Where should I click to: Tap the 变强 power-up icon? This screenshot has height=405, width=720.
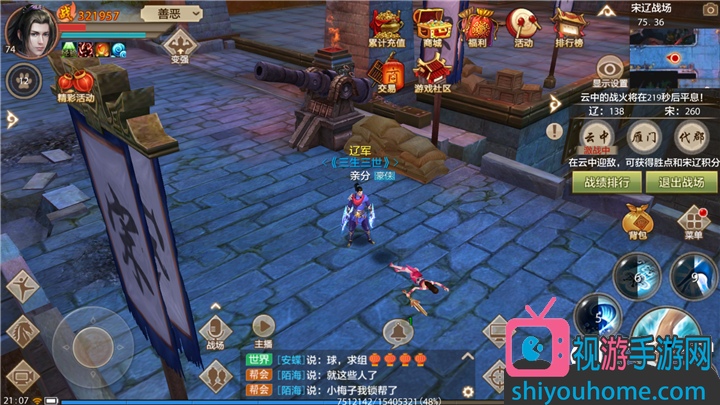(x=180, y=45)
